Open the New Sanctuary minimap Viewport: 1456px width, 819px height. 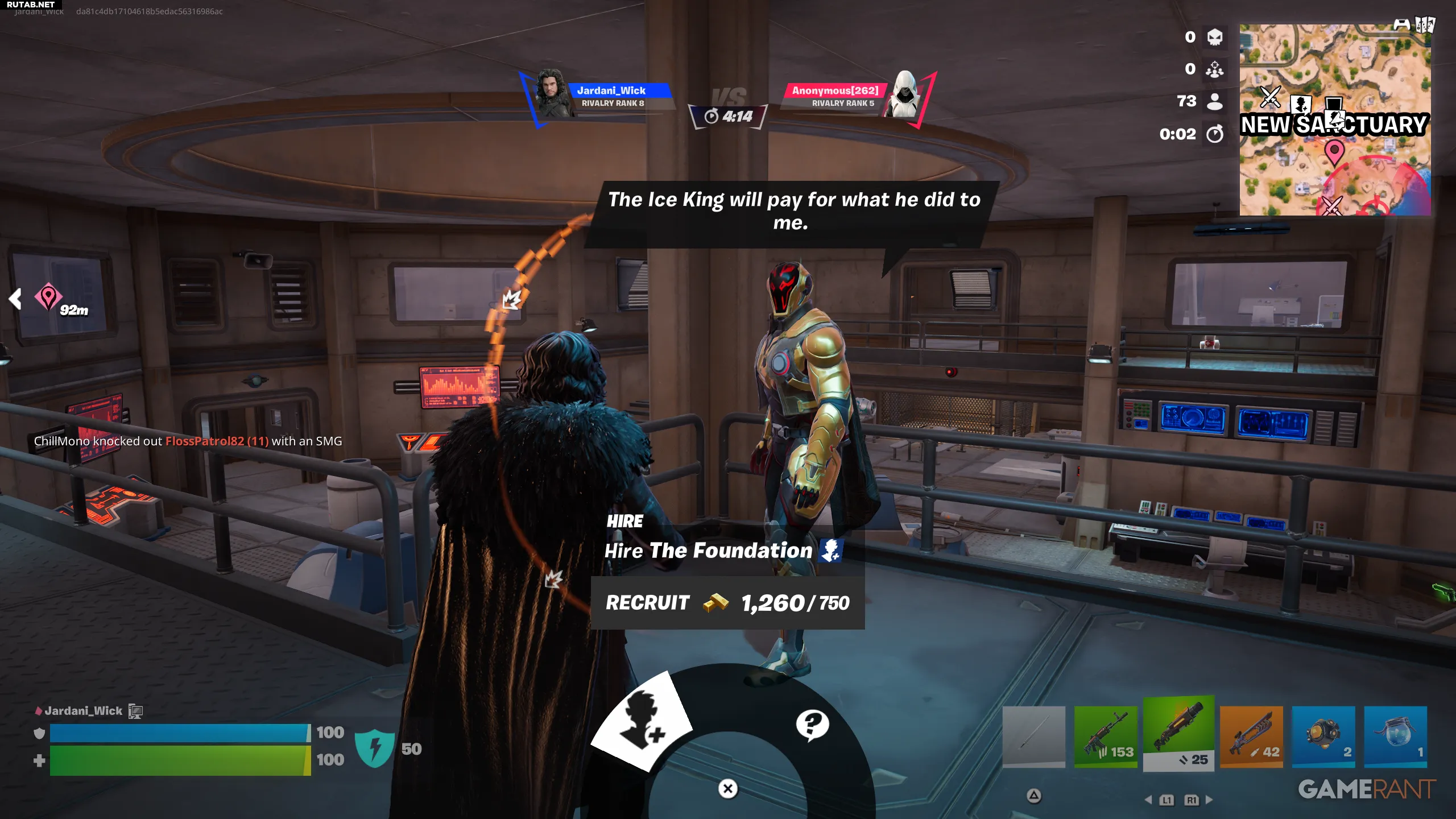click(x=1335, y=120)
